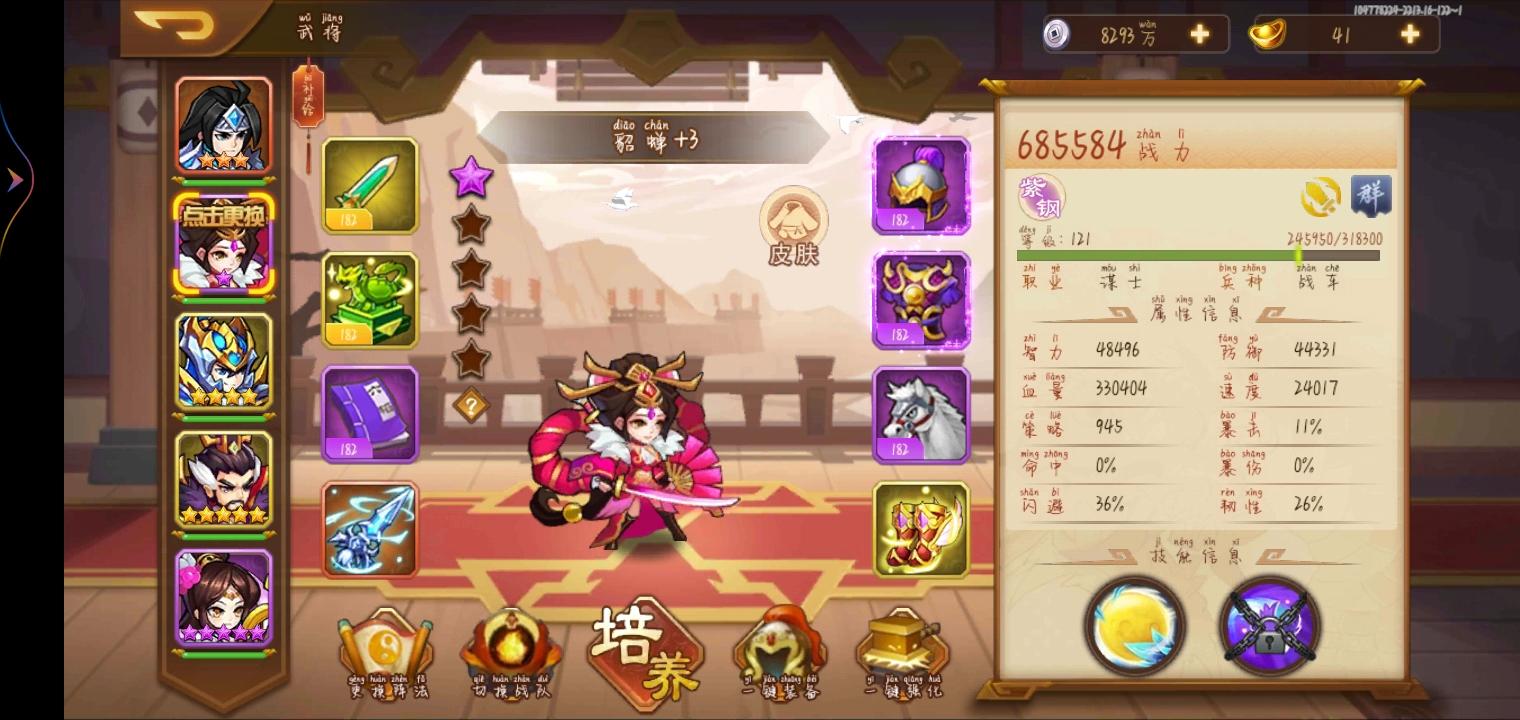Switch to the five-star bearded general
1520x720 pixels.
coord(224,480)
